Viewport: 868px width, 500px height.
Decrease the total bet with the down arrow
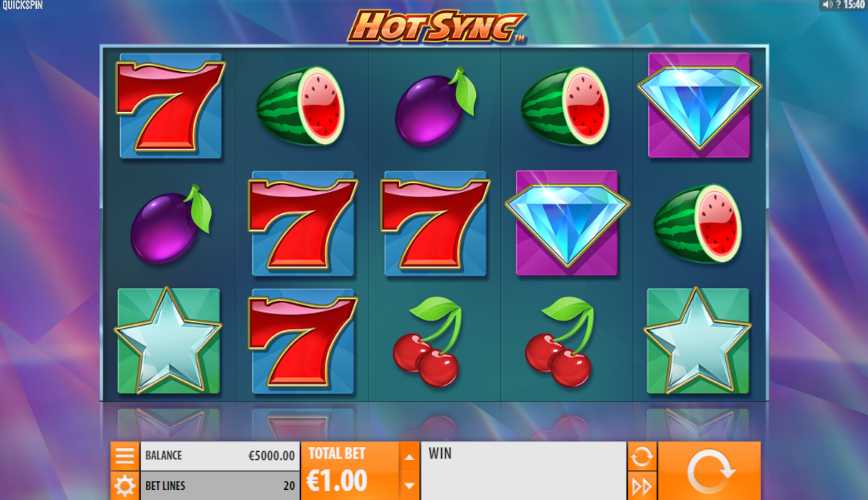pos(408,486)
